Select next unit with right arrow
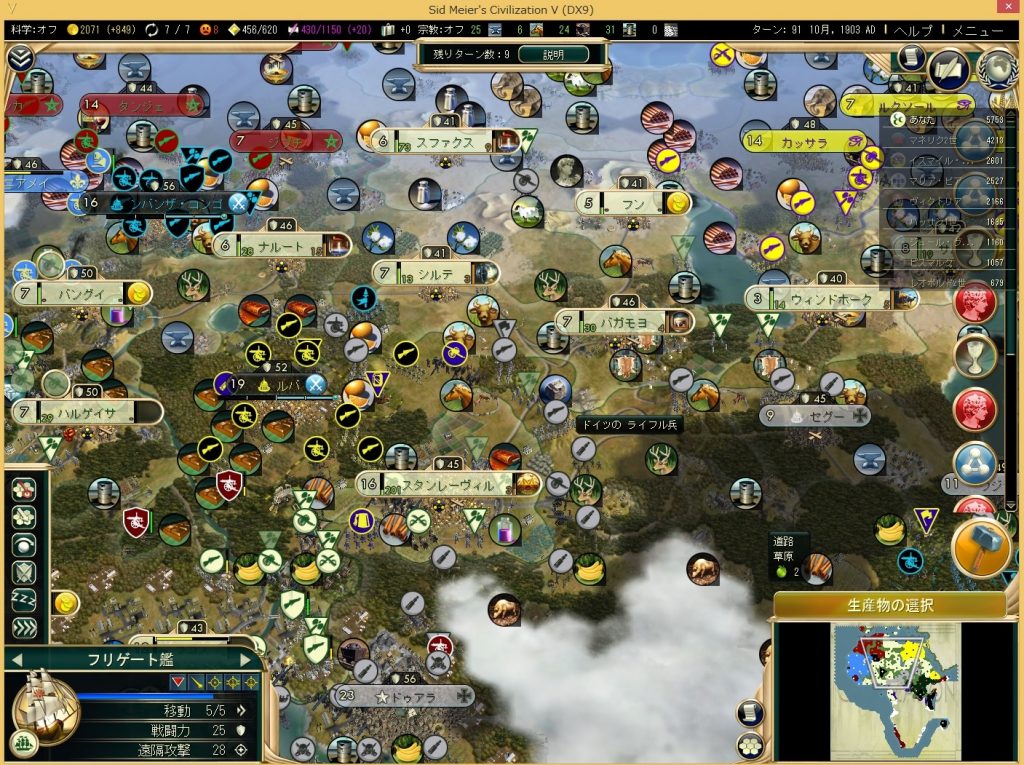This screenshot has width=1024, height=765. (x=246, y=659)
